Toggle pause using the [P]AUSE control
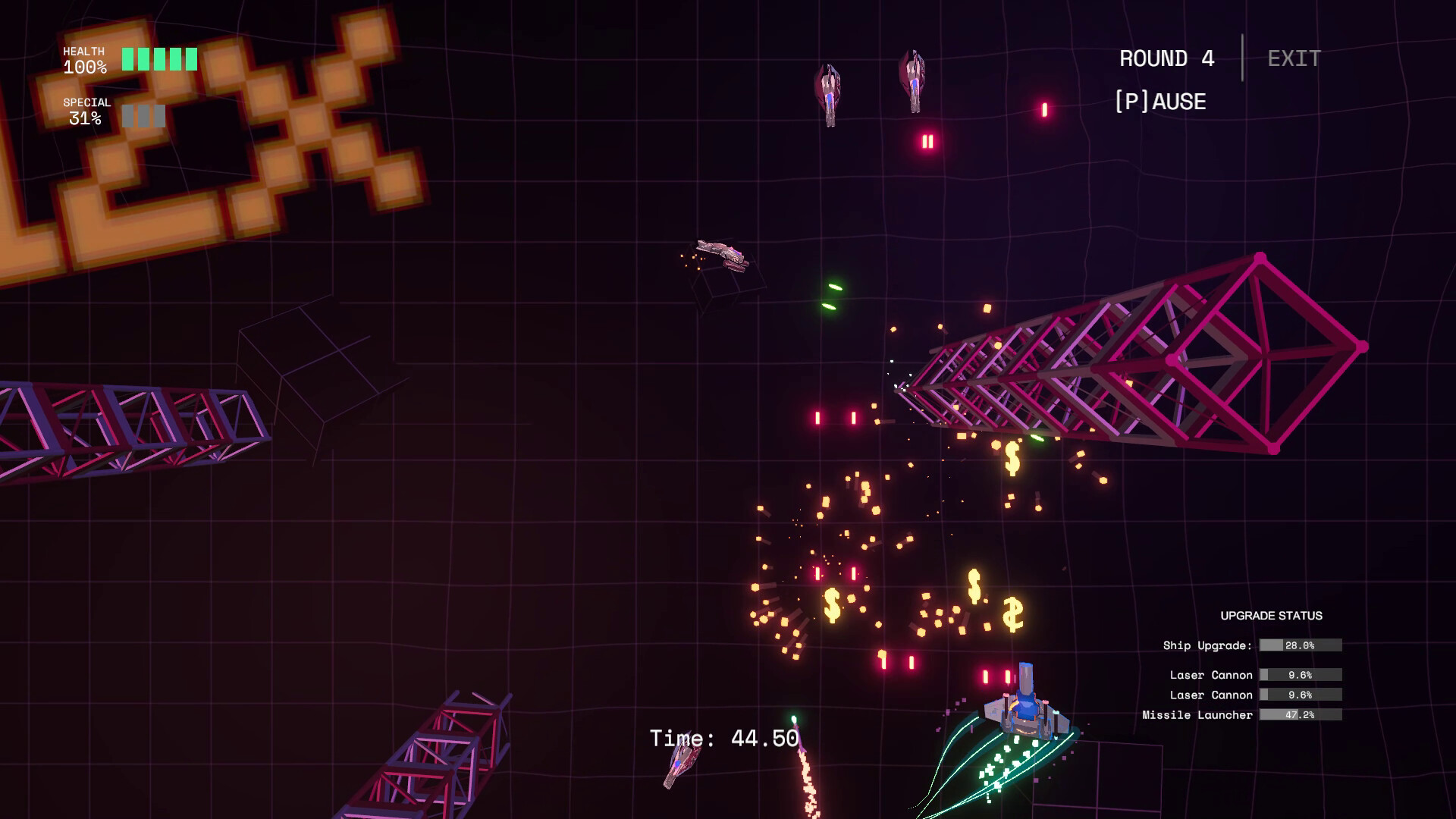 (x=1163, y=102)
